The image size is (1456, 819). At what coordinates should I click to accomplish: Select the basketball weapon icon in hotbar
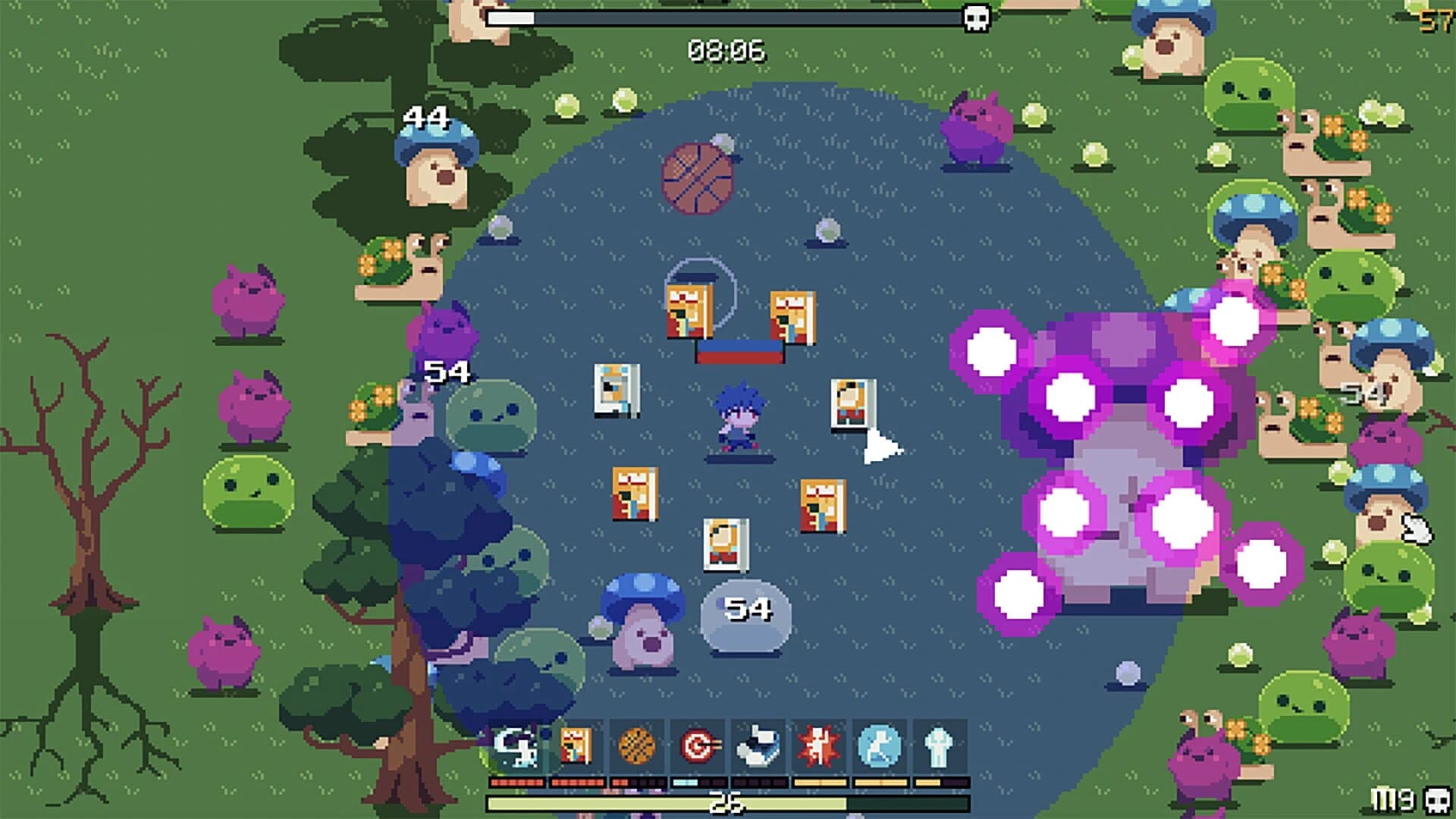(x=636, y=745)
